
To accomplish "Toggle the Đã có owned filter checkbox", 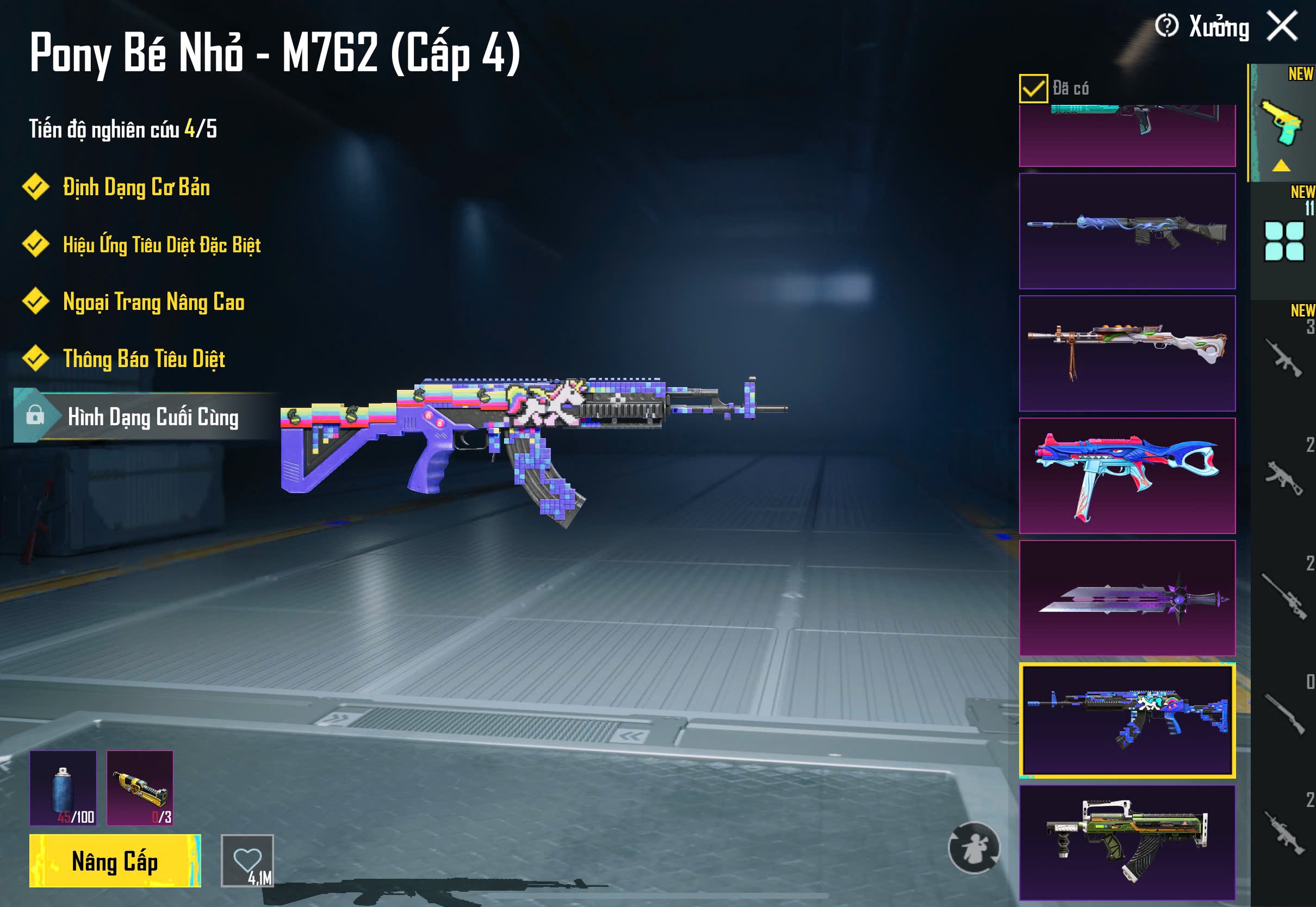I will coord(1033,89).
